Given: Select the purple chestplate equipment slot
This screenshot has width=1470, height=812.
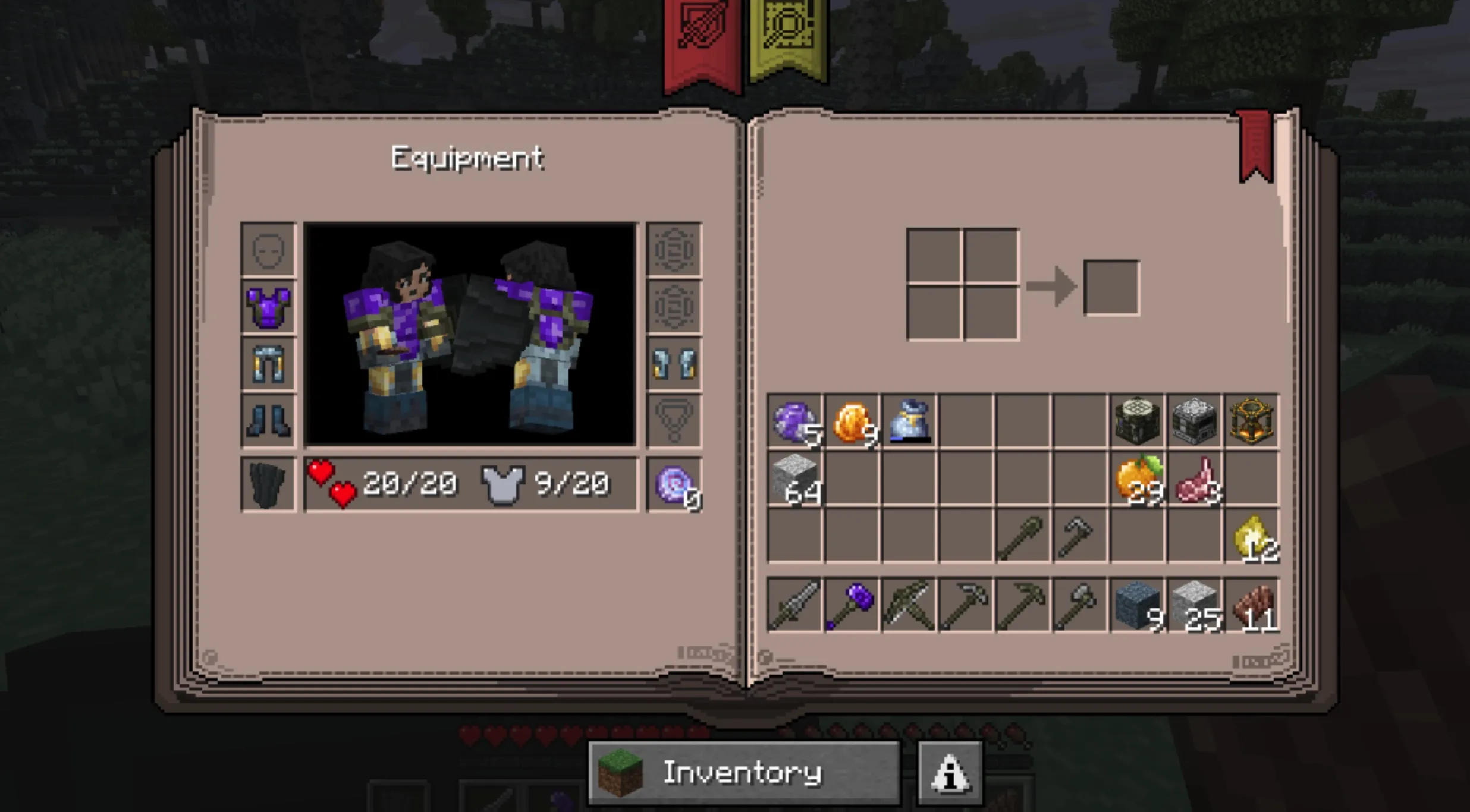Looking at the screenshot, I should [268, 307].
